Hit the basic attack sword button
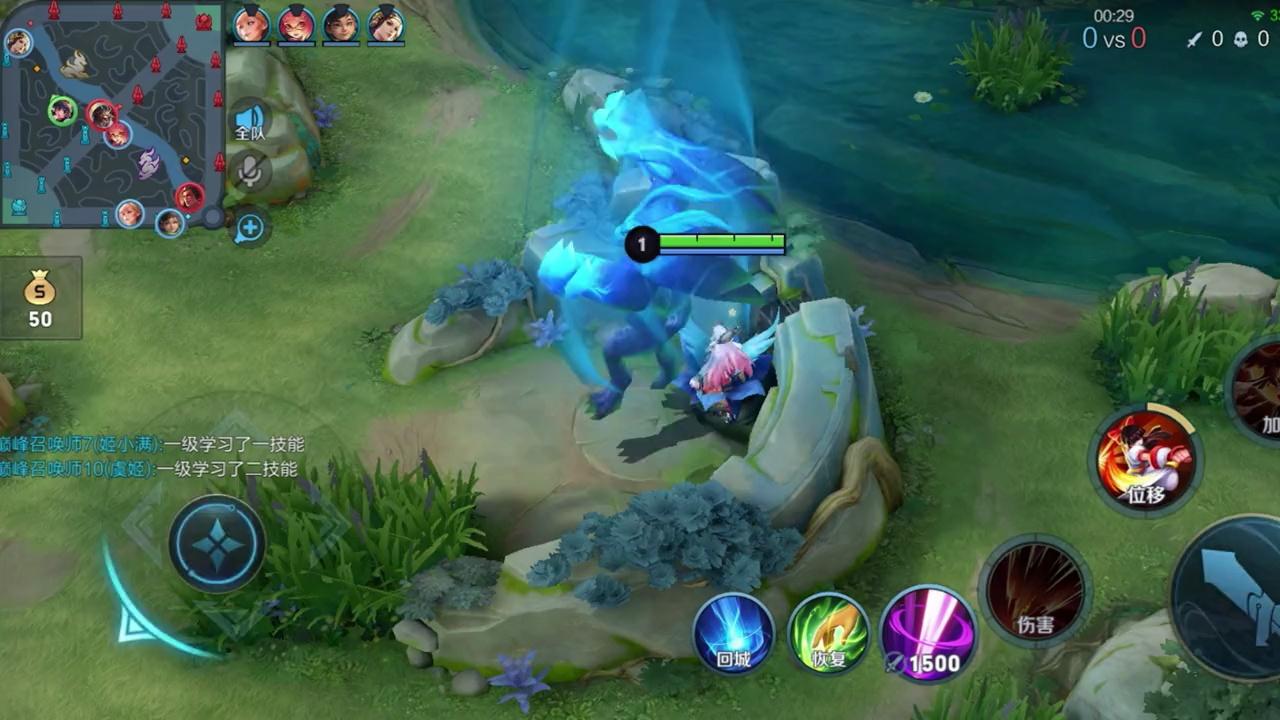 pyautogui.click(x=1232, y=598)
